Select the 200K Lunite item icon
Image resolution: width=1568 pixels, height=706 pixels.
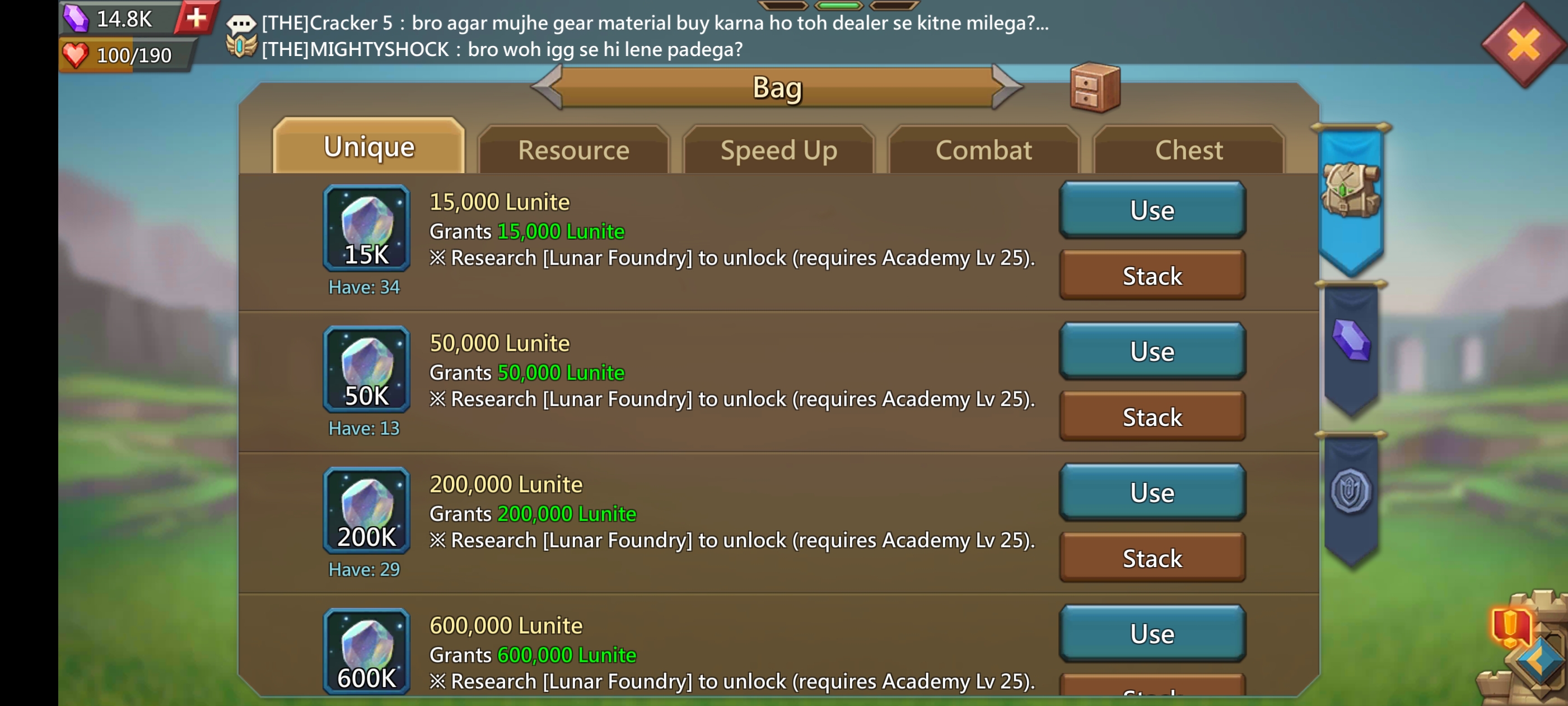pyautogui.click(x=366, y=510)
